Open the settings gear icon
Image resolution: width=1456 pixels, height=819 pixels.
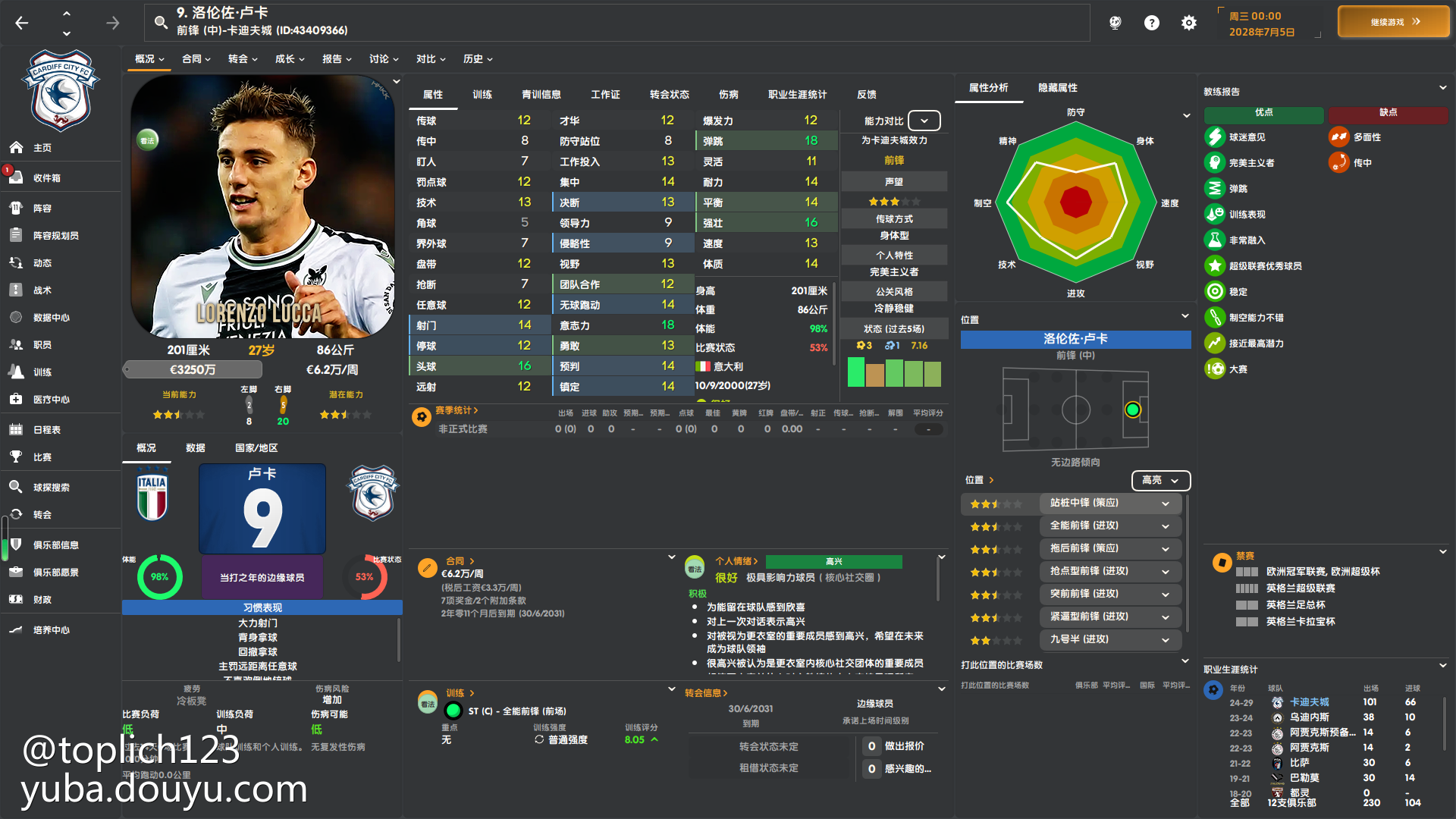[1188, 23]
